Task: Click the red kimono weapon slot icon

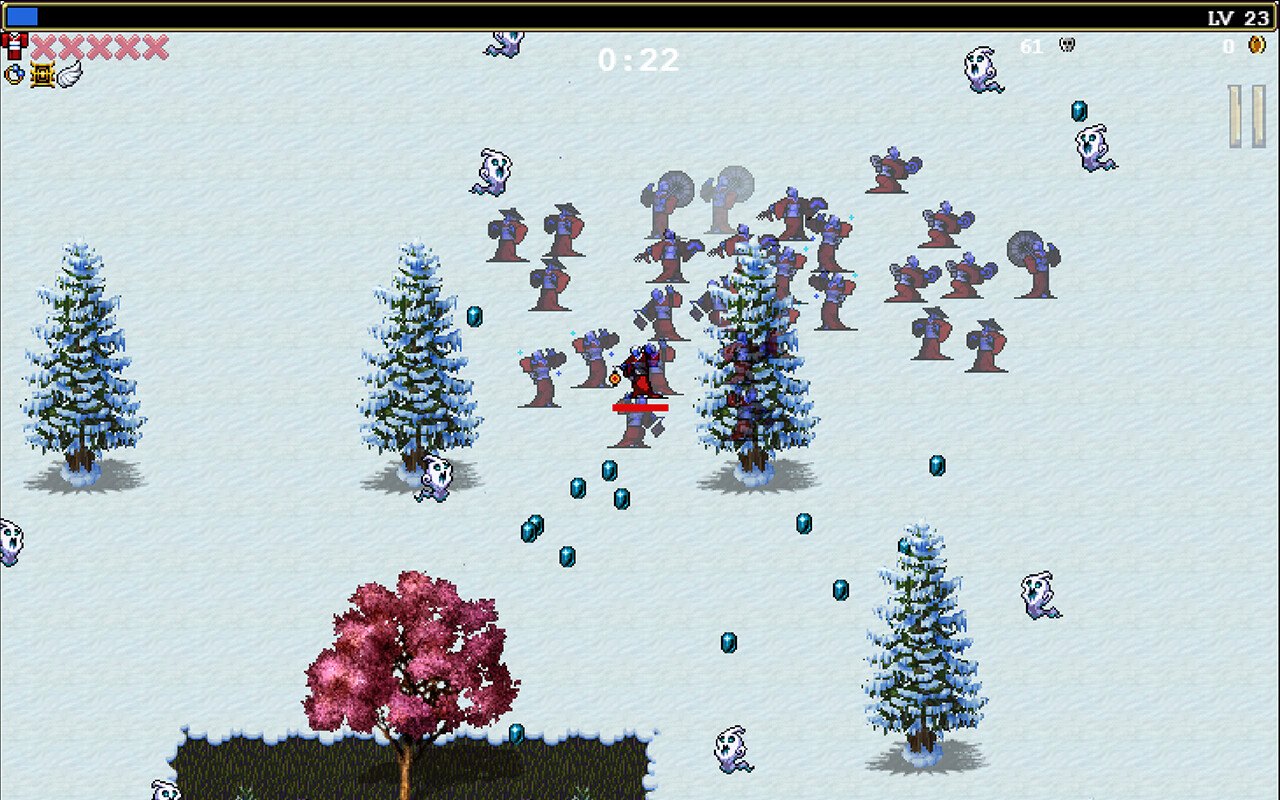Action: point(12,46)
